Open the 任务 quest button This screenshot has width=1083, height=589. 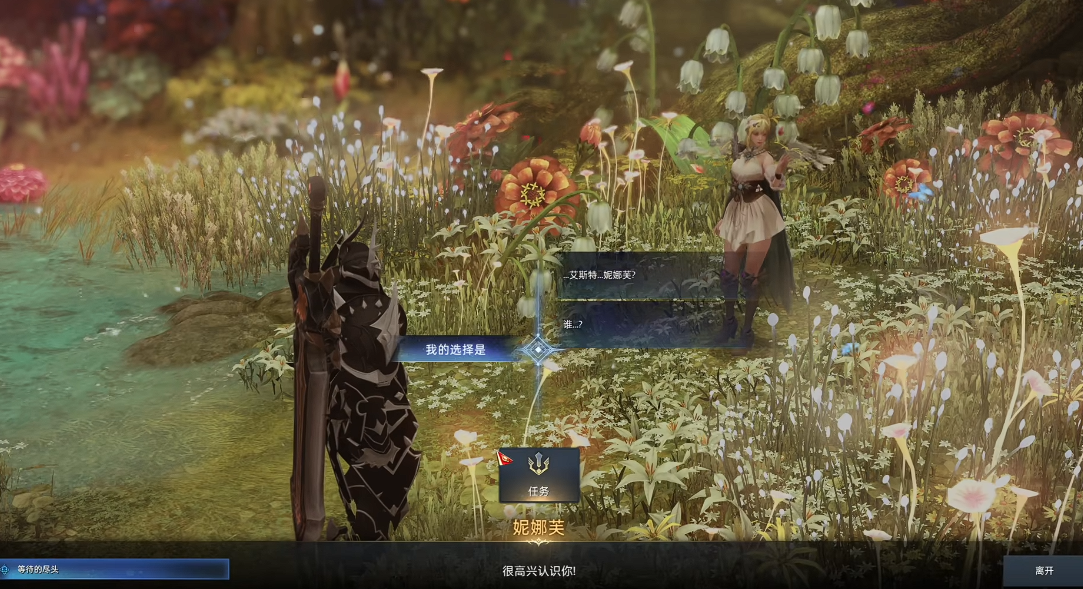pyautogui.click(x=539, y=475)
